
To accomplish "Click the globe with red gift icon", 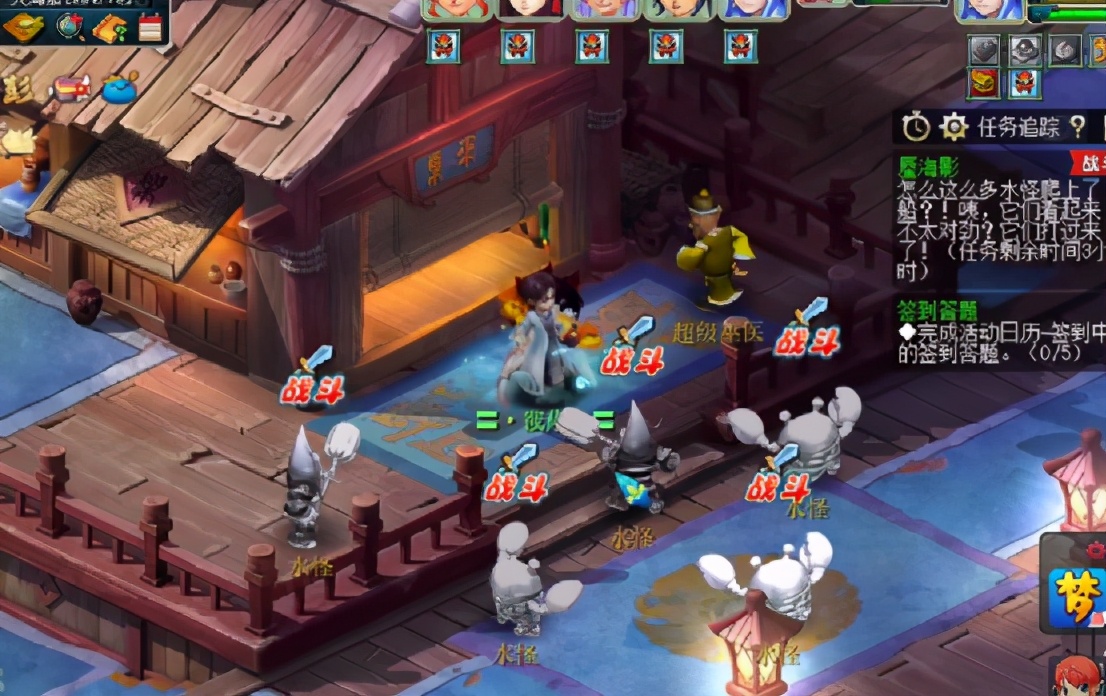I will [x=69, y=27].
